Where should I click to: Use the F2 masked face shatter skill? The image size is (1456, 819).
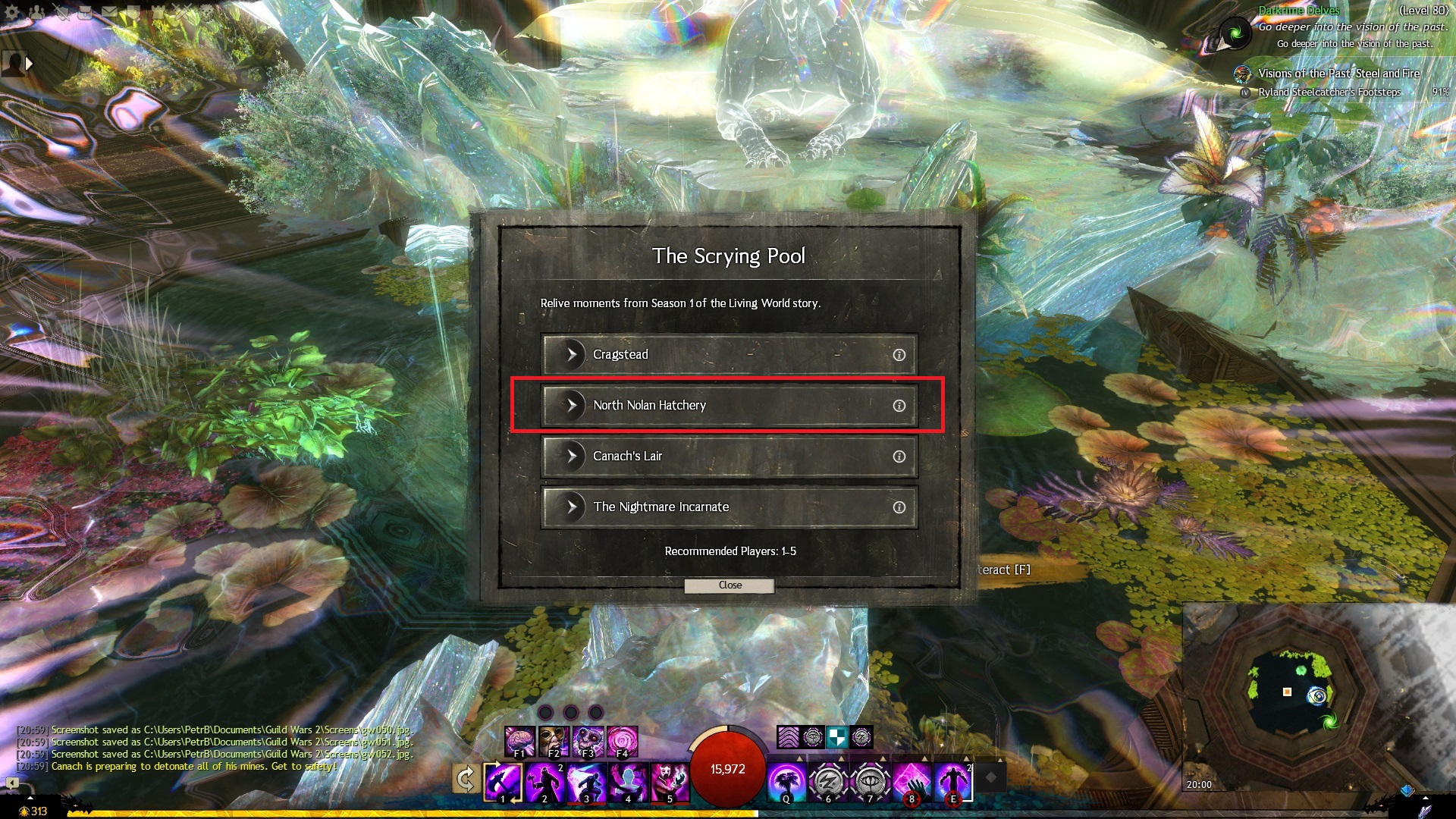tap(554, 742)
